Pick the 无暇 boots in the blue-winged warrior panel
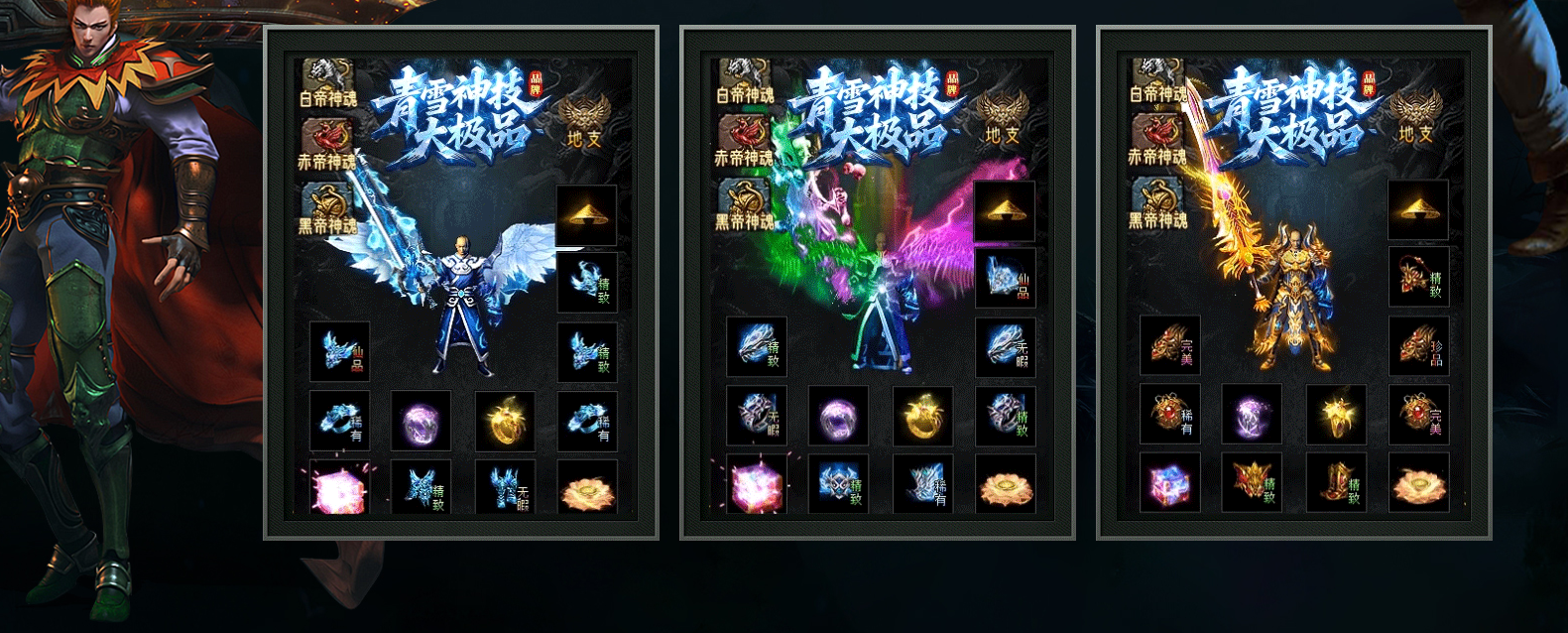The height and width of the screenshot is (633, 1568). 506,487
